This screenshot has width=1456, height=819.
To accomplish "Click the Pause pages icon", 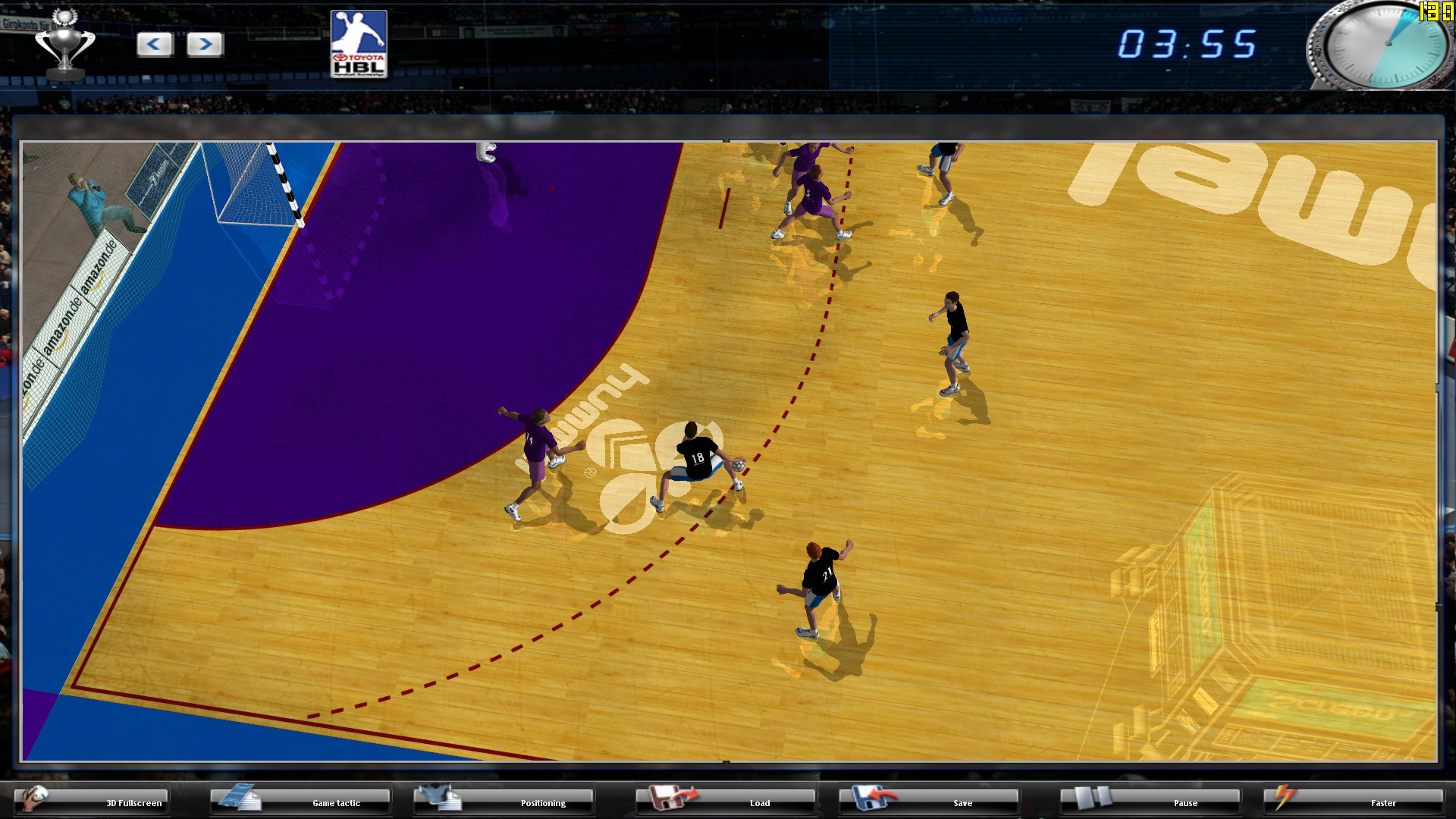I will click(1092, 798).
